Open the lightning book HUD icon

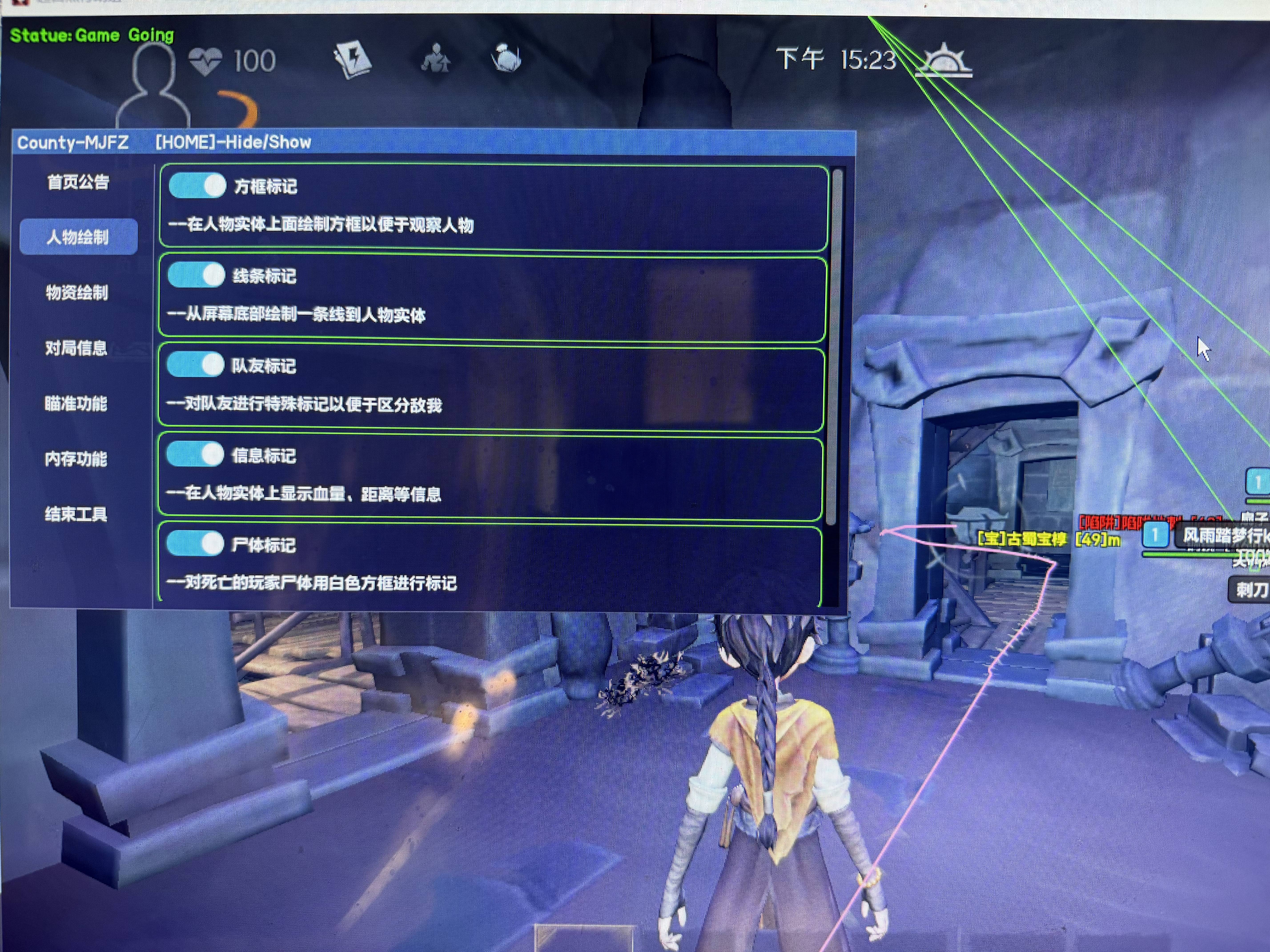(352, 60)
